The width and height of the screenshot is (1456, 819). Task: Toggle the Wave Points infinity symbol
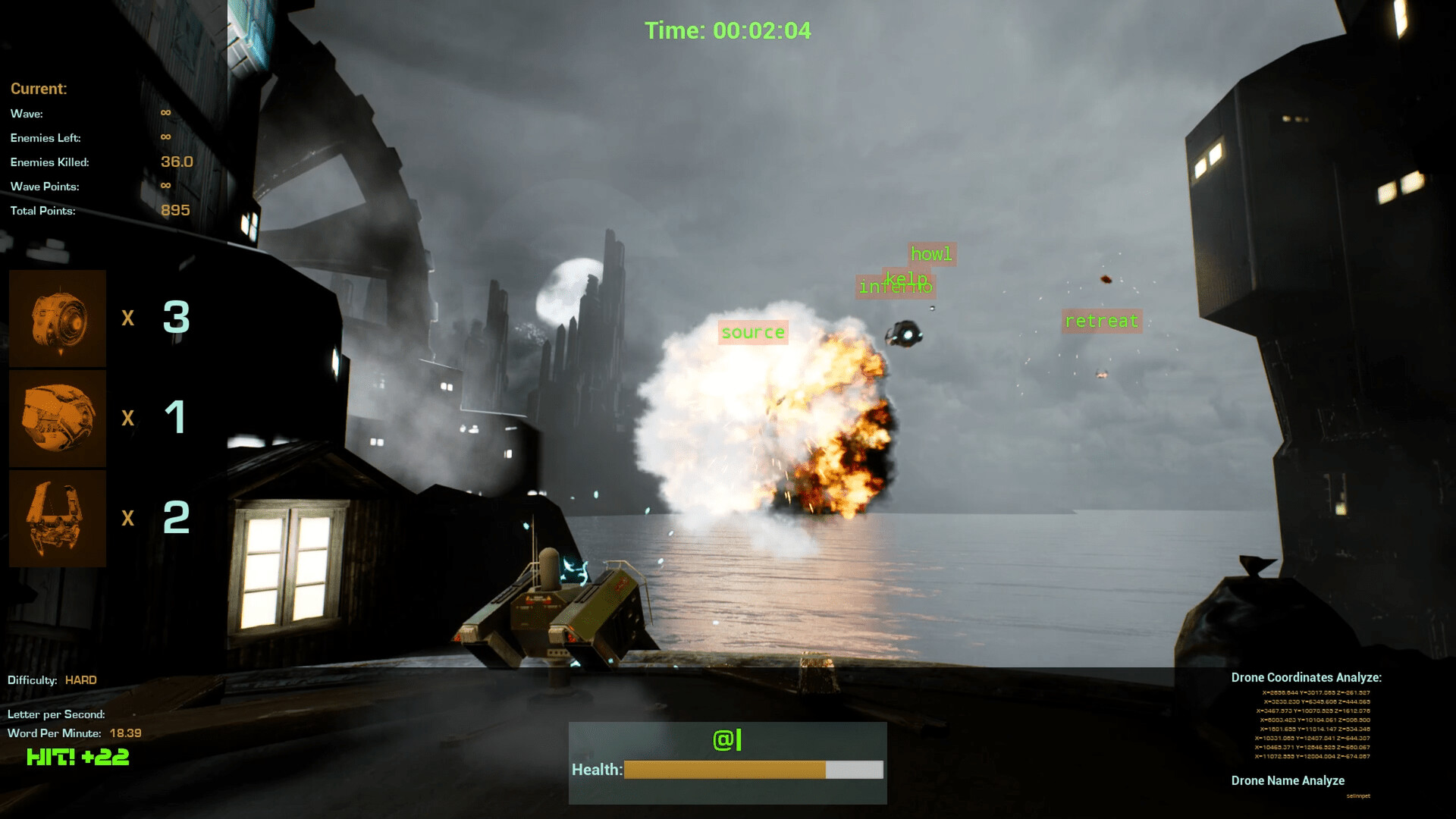[x=165, y=185]
